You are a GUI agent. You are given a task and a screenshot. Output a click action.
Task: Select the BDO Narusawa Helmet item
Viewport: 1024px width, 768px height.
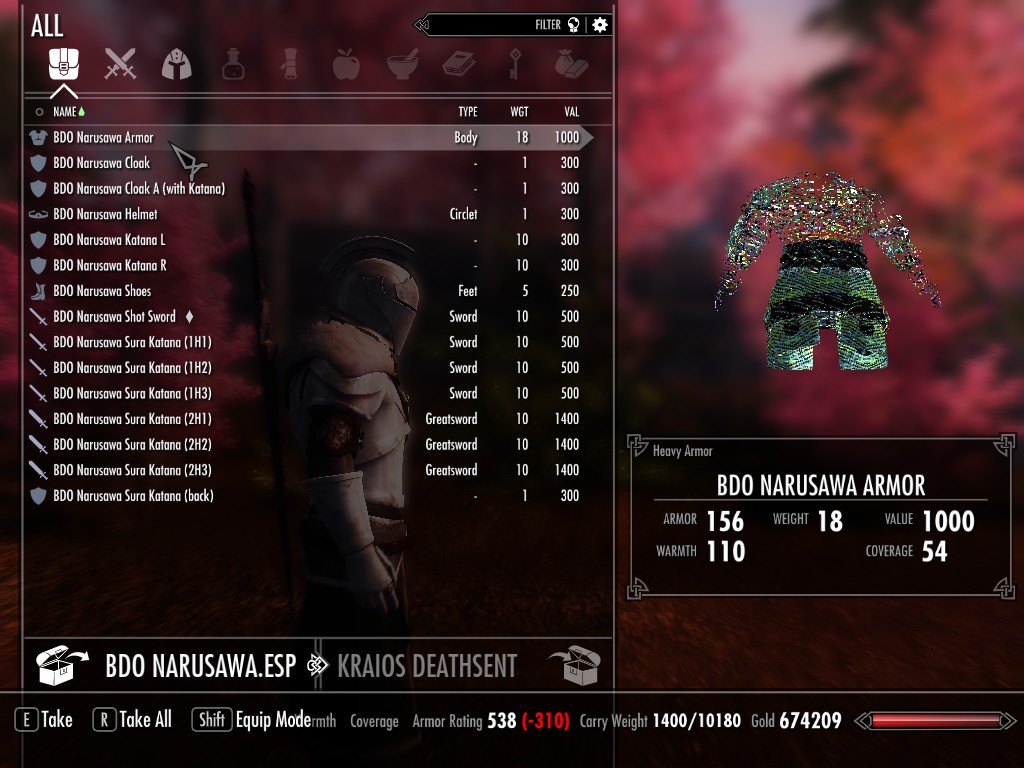pyautogui.click(x=105, y=215)
